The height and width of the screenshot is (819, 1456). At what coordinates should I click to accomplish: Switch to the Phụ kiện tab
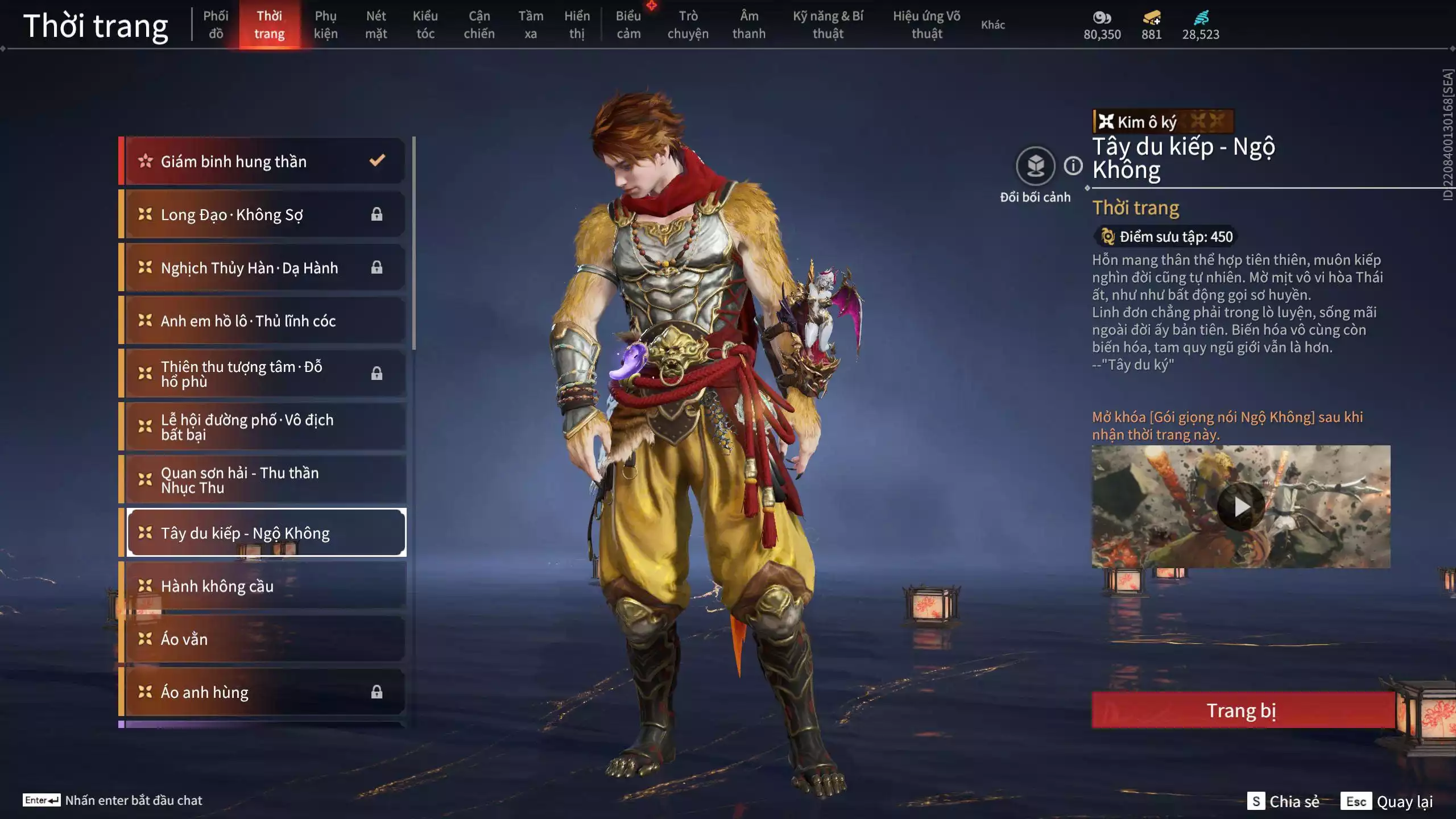[x=326, y=24]
